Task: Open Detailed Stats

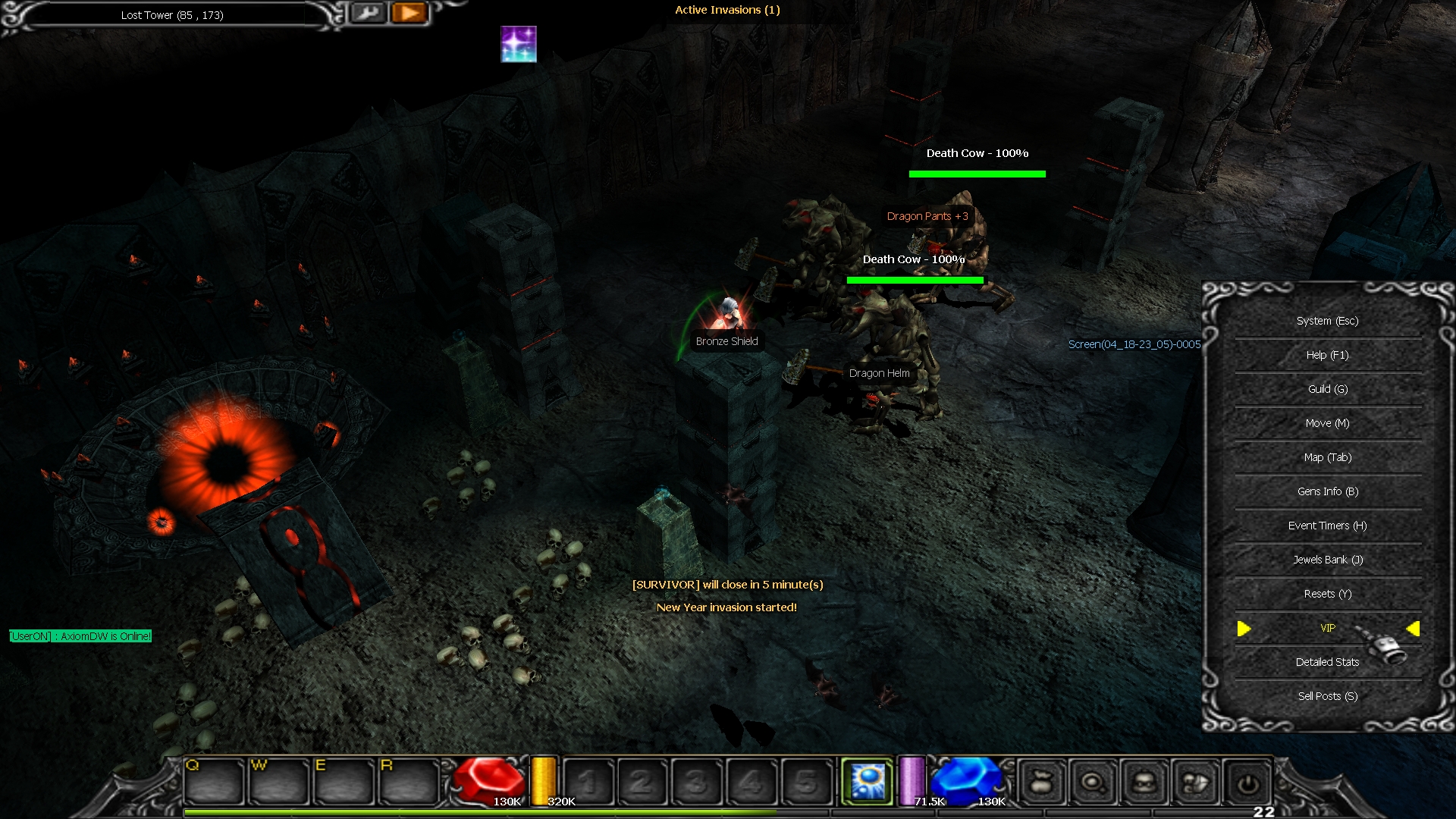Action: coord(1327,662)
